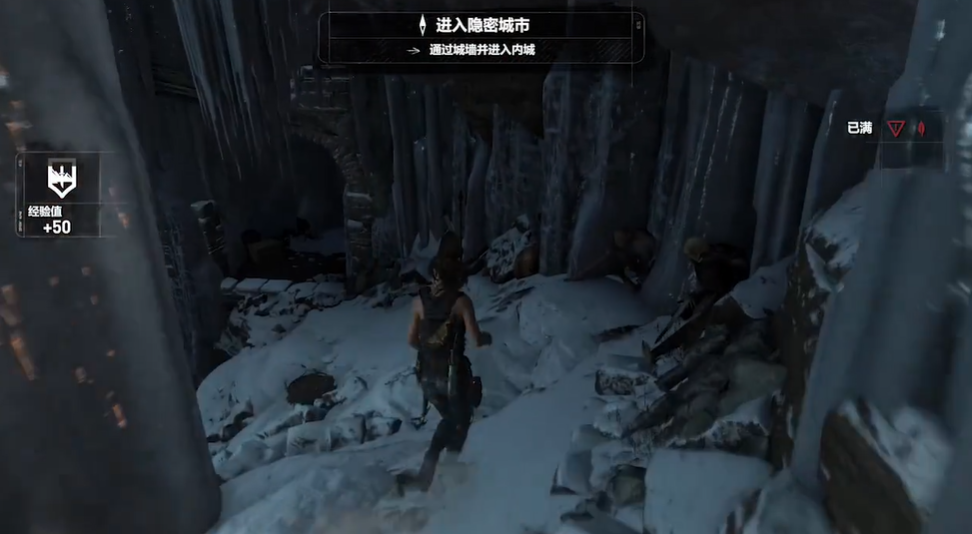Click the 进入隐密城市 objective tracker
The image size is (972, 534).
482,25
